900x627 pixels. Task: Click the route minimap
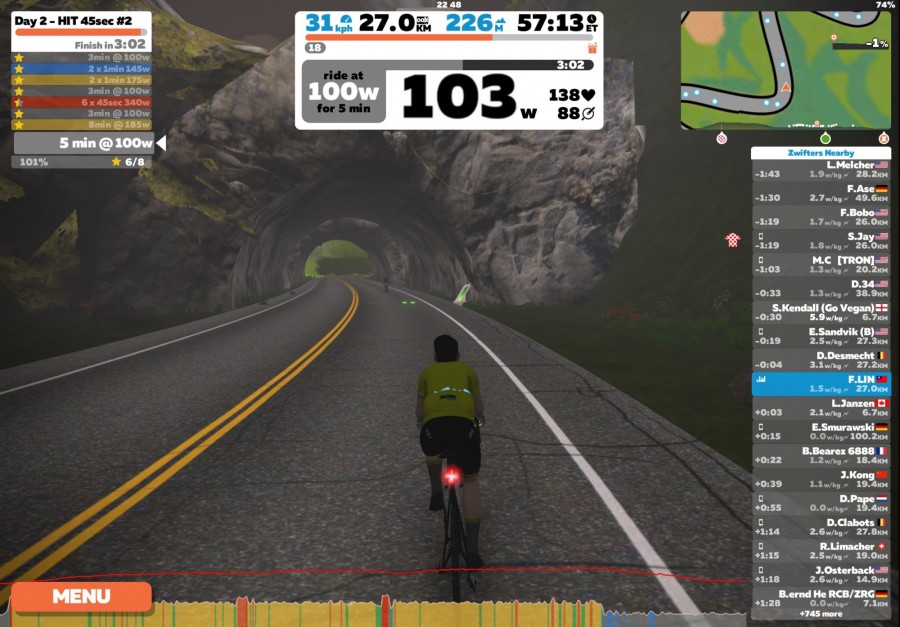785,70
